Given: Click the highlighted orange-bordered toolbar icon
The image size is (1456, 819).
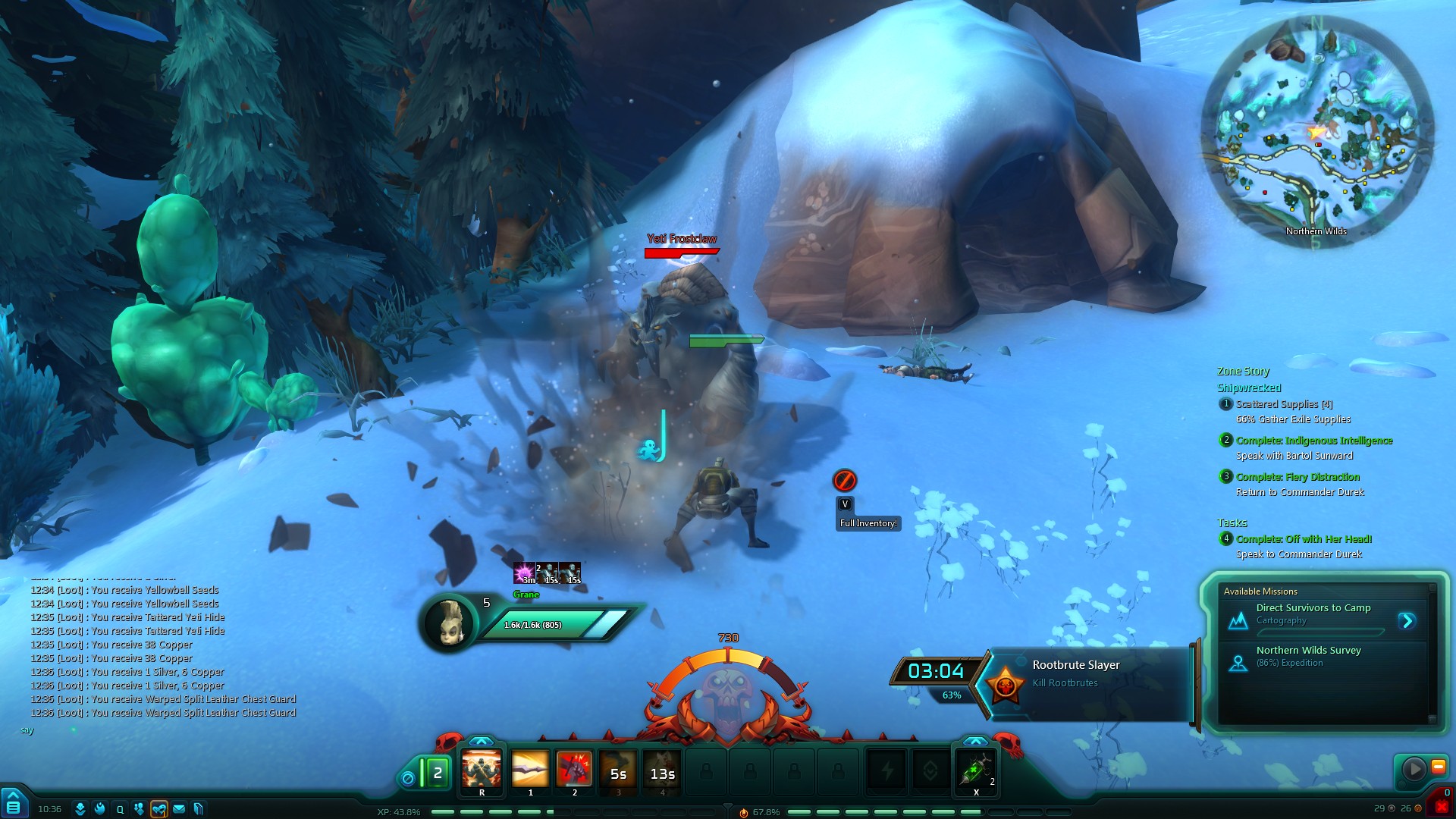Looking at the screenshot, I should tap(158, 809).
